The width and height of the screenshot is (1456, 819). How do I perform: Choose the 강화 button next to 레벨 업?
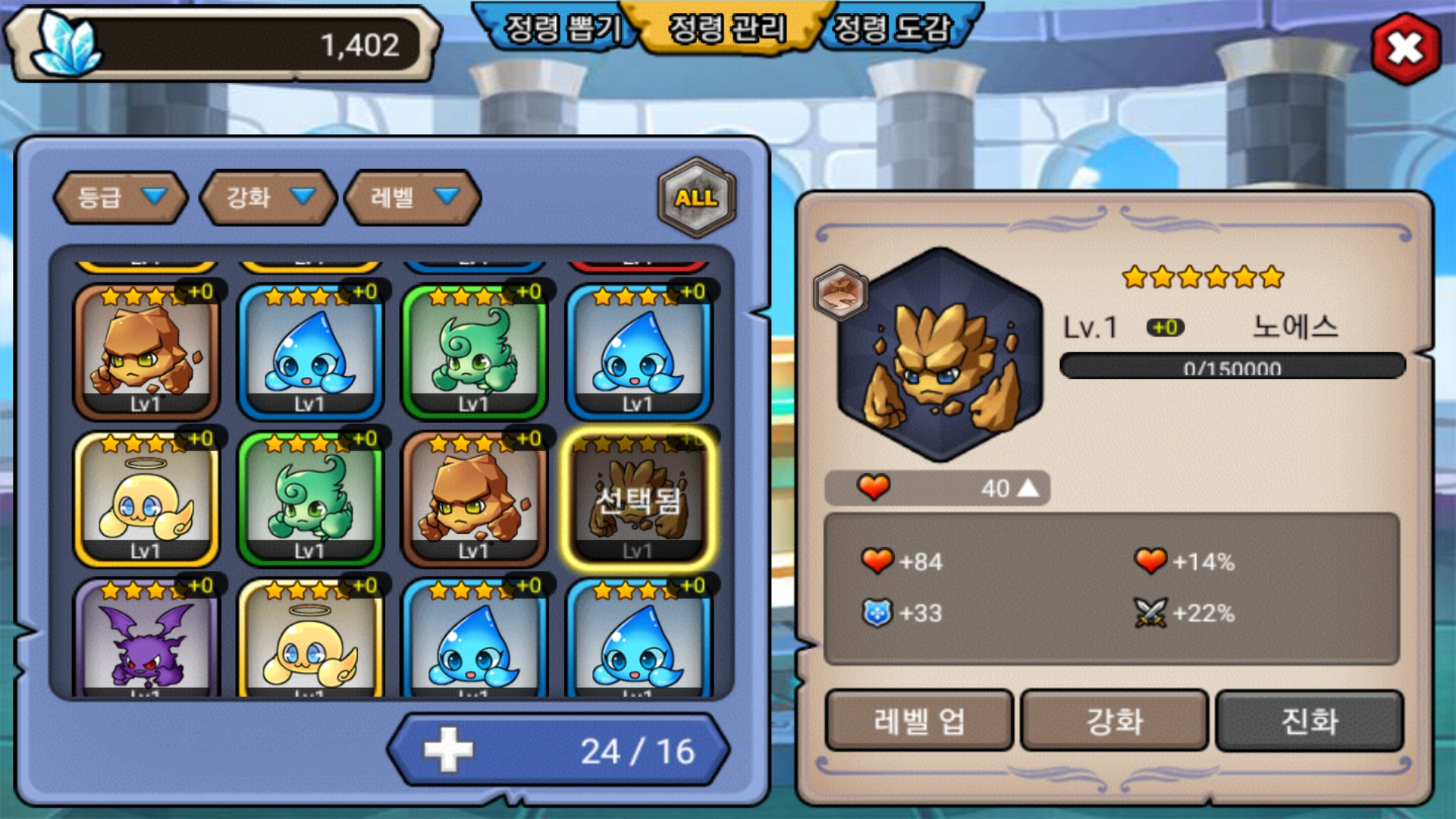pos(1114,720)
